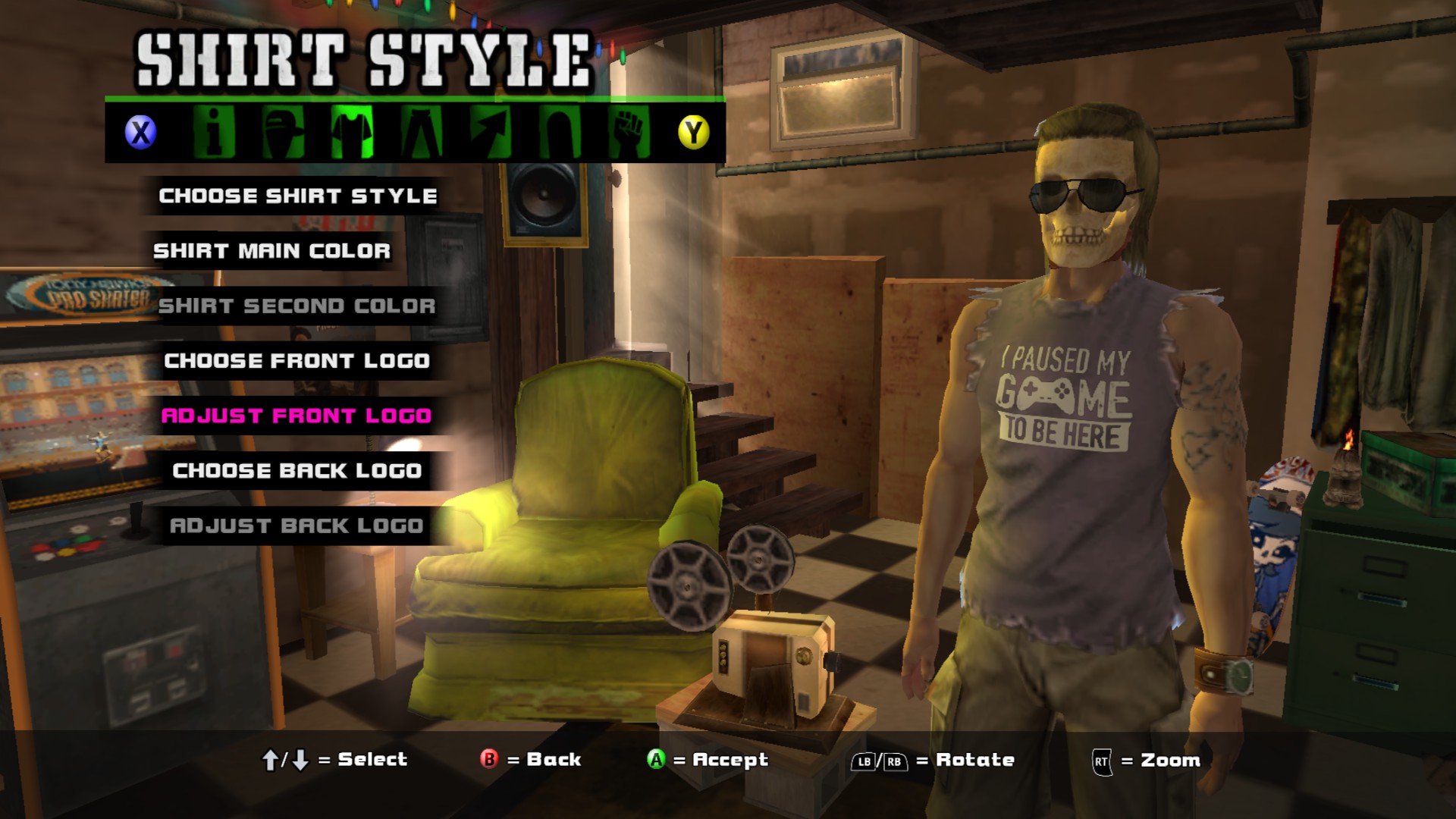Screen dimensions: 1456x819
Task: Switch to the capped head category tab
Action: click(x=283, y=133)
